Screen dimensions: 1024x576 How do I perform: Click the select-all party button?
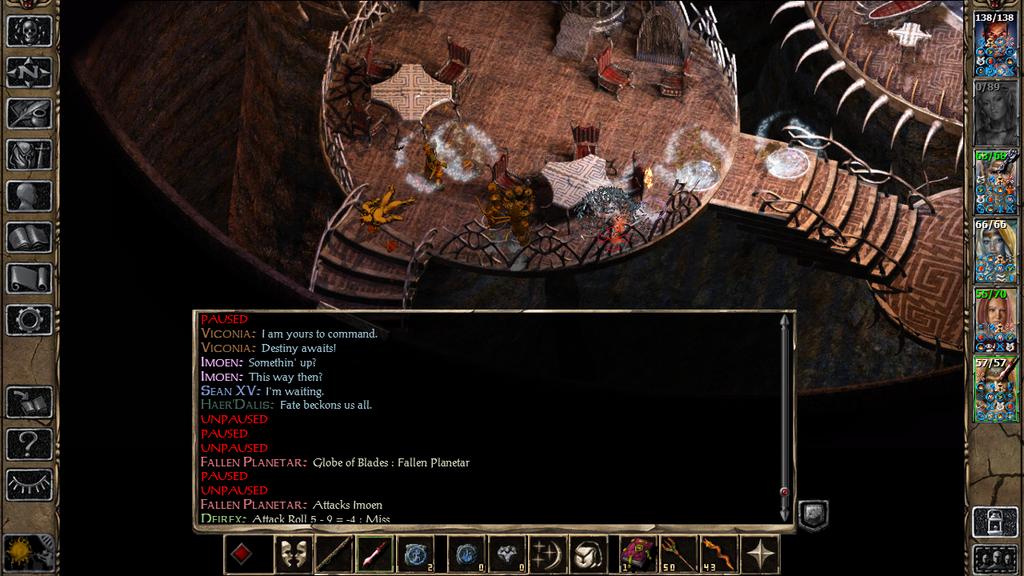pyautogui.click(x=996, y=557)
